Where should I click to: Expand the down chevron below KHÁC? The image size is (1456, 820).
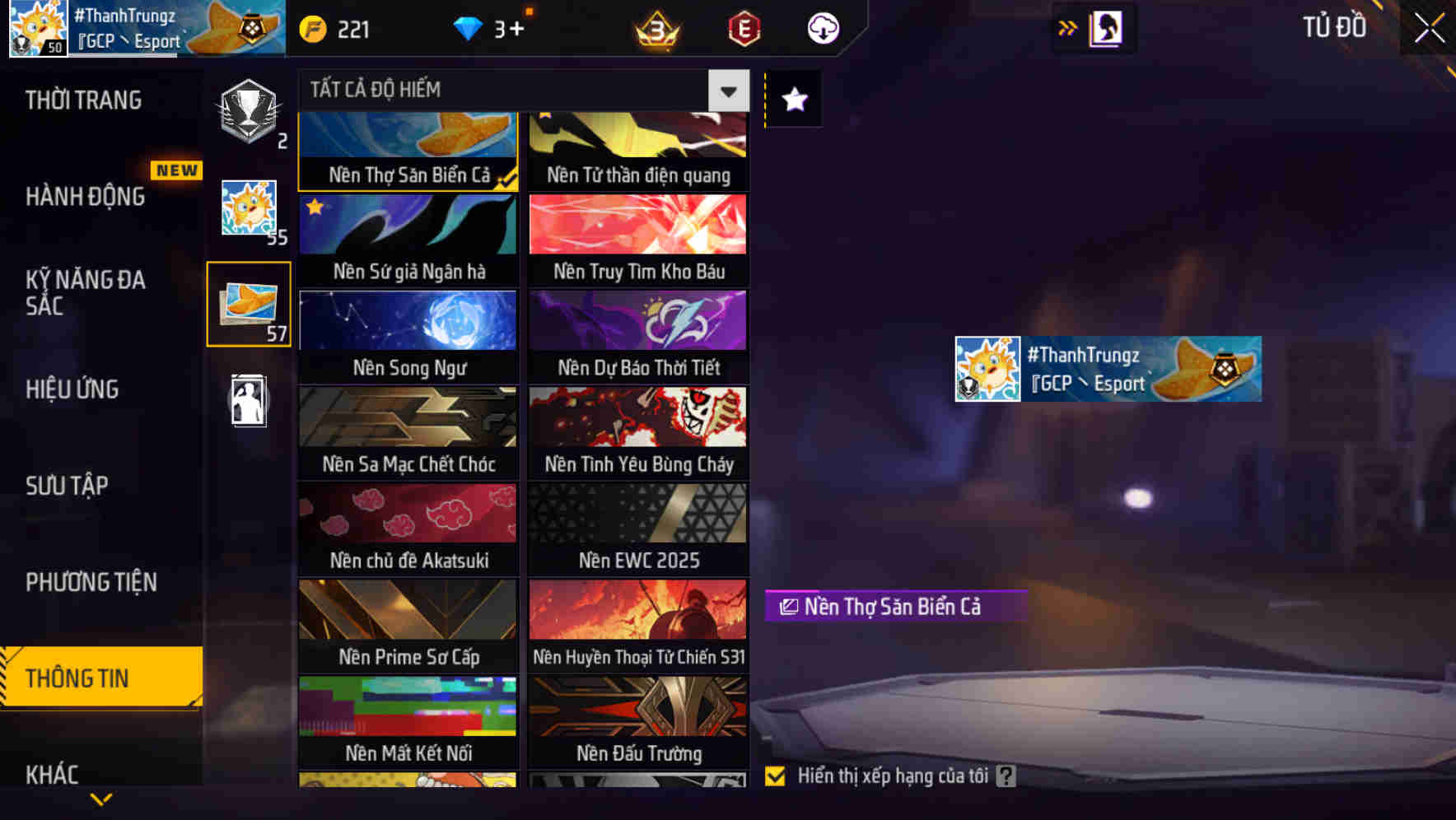pos(100,799)
